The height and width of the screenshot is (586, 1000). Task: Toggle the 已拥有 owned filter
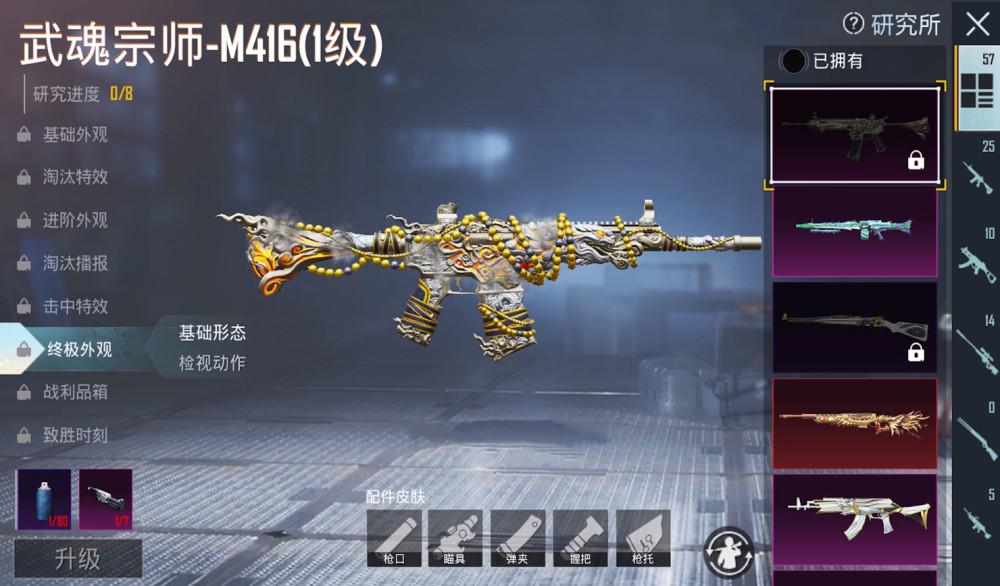click(794, 61)
